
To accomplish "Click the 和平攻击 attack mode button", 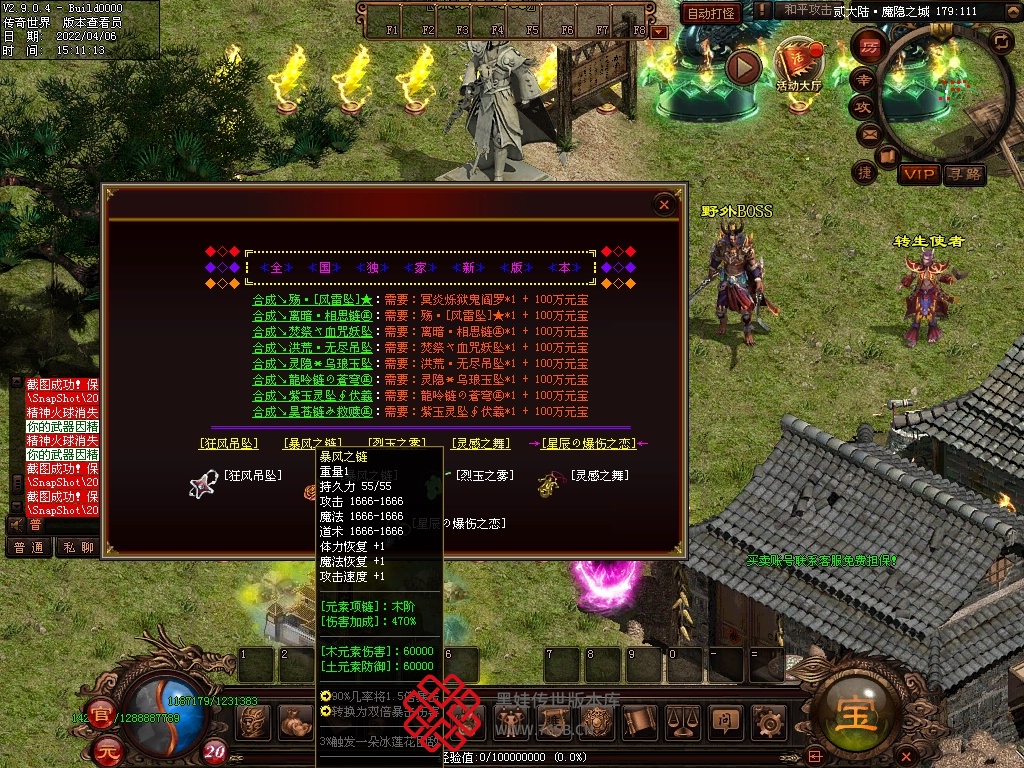I will [807, 10].
